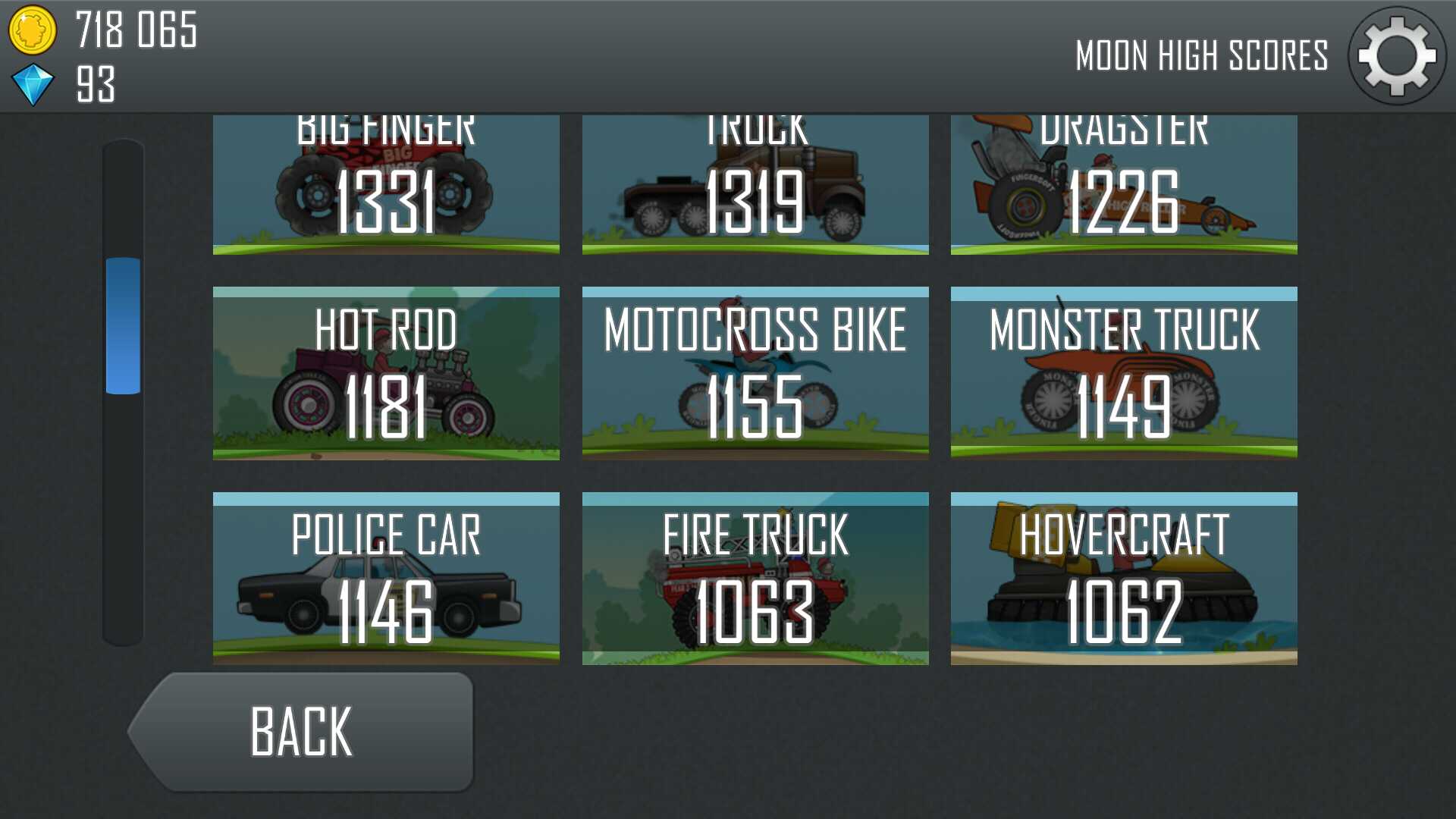Screen dimensions: 1456x819
Task: Select the Big Finger score tile
Action: pyautogui.click(x=386, y=185)
